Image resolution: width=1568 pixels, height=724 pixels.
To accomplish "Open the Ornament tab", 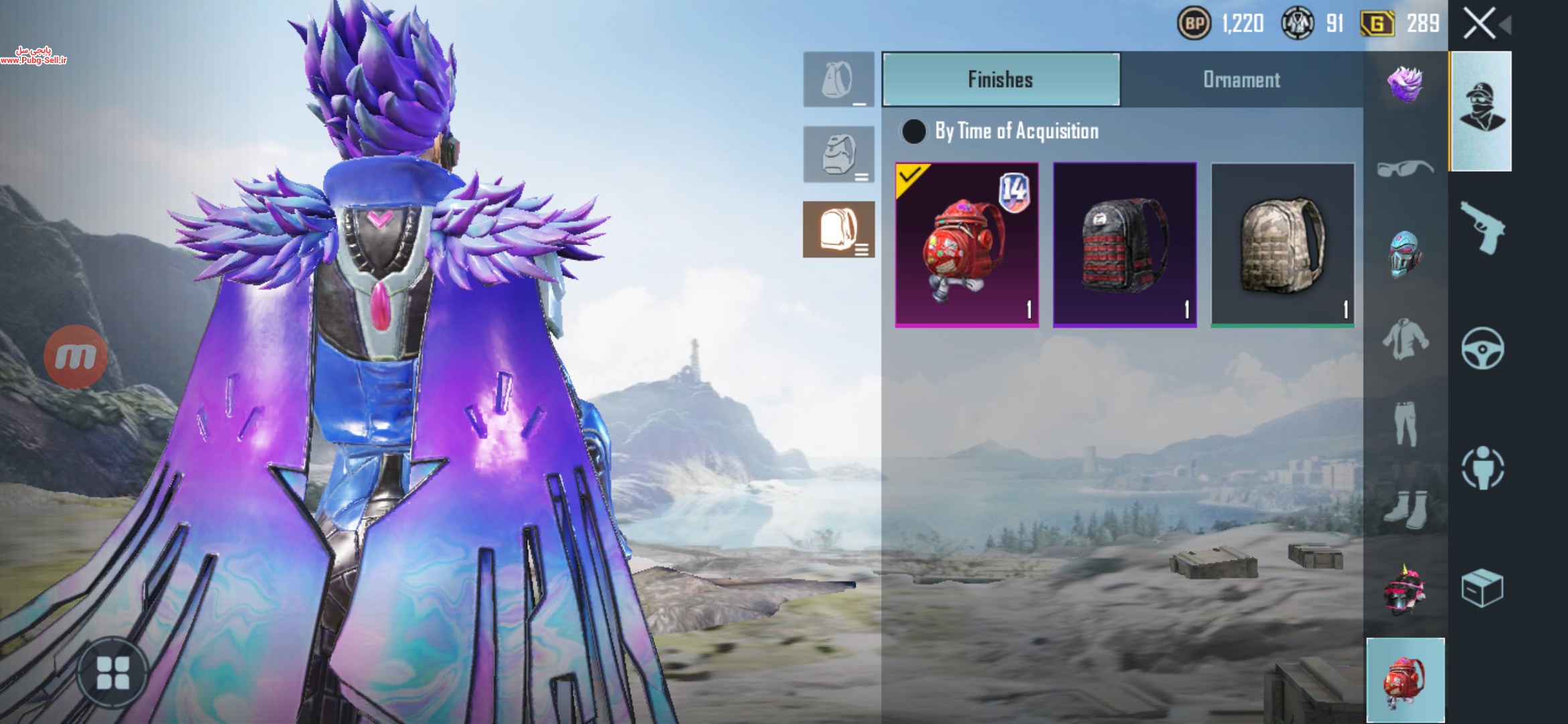I will (x=1241, y=80).
